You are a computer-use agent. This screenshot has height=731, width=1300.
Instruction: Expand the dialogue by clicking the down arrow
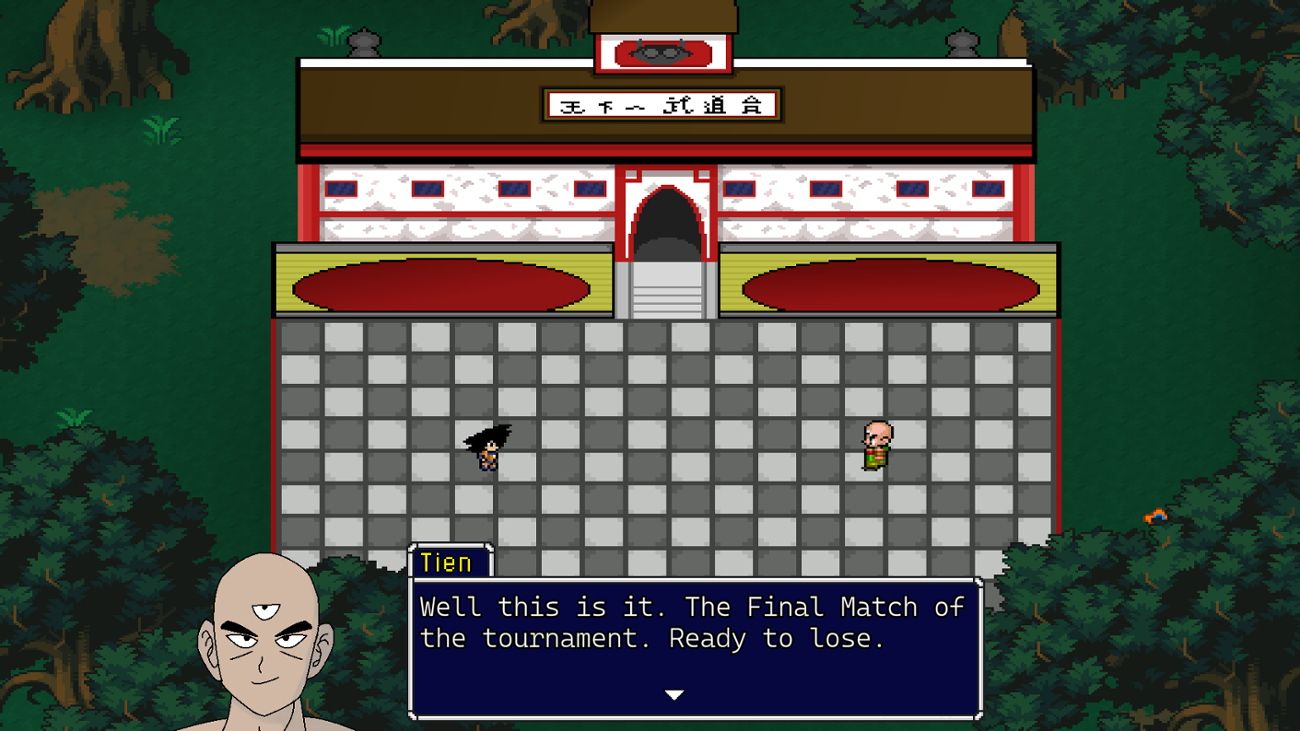675,693
